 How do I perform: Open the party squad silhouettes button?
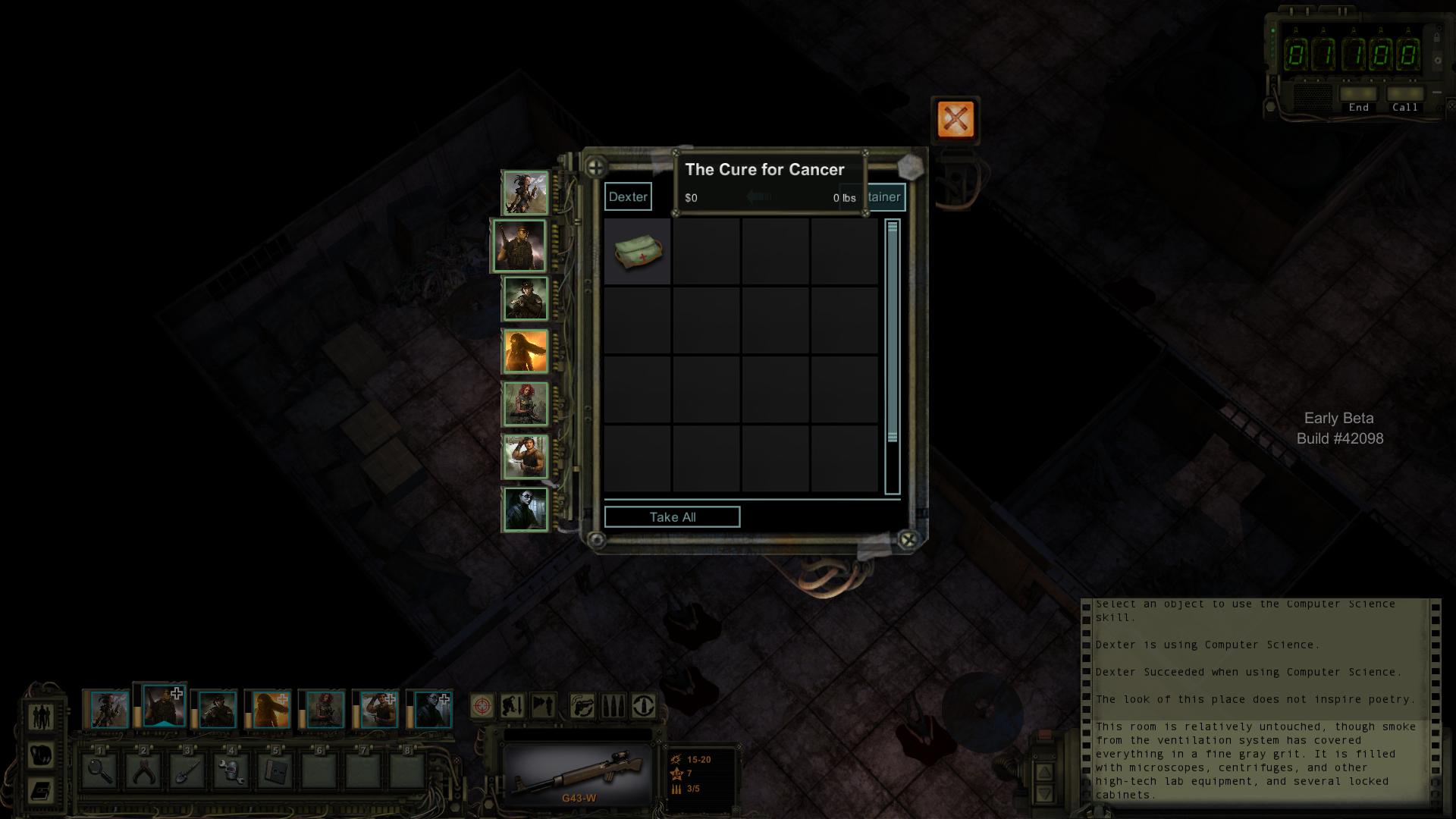pos(42,715)
